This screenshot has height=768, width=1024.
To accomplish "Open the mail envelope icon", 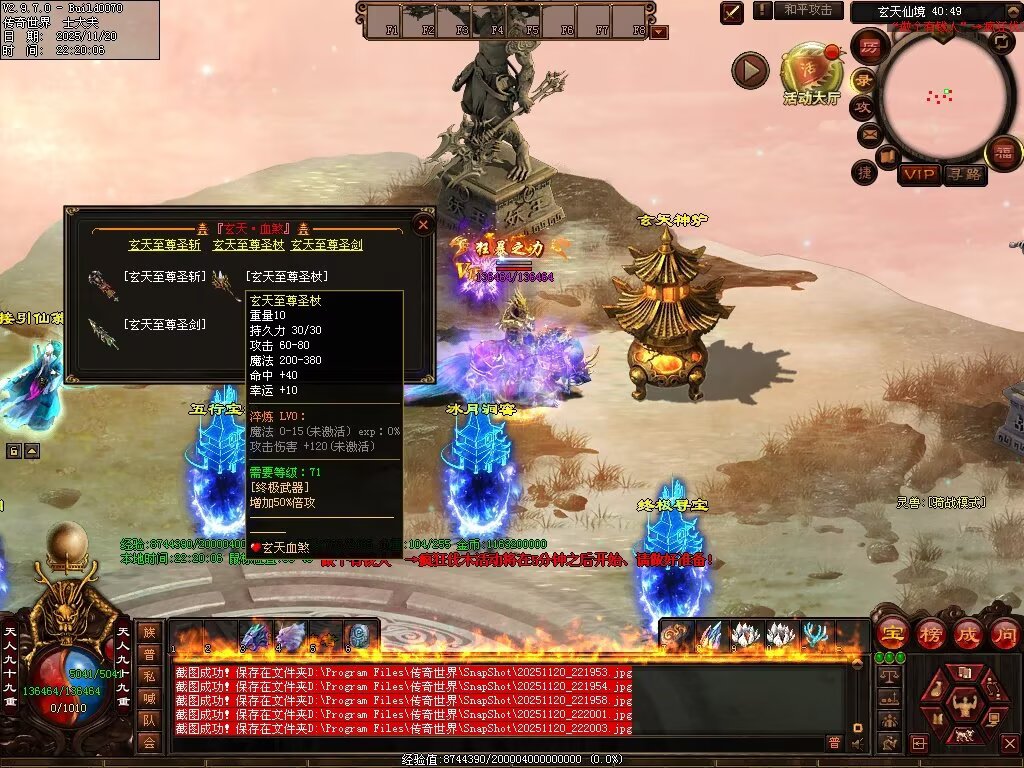I will pyautogui.click(x=868, y=133).
